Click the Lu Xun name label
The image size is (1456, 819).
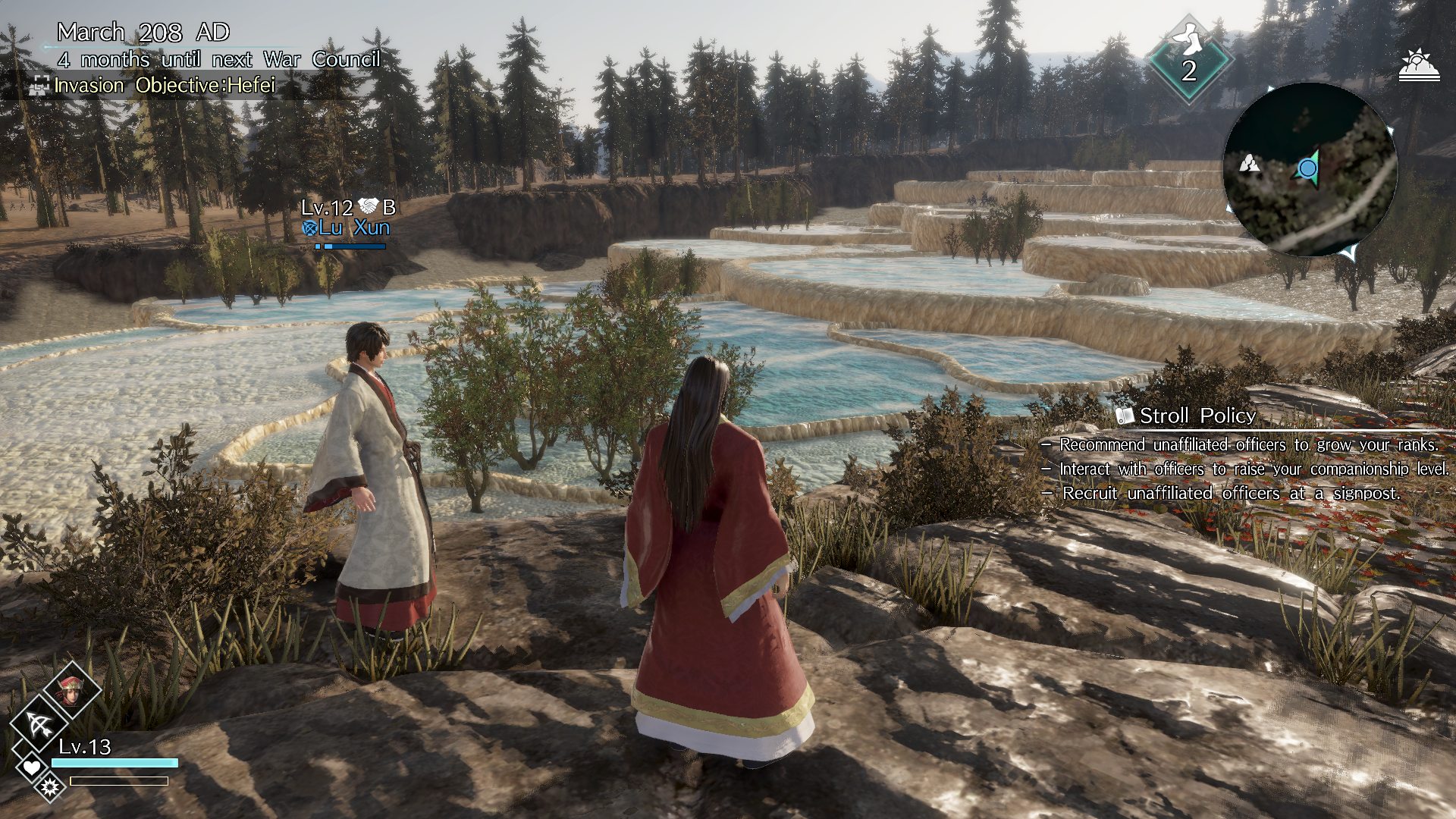click(353, 229)
